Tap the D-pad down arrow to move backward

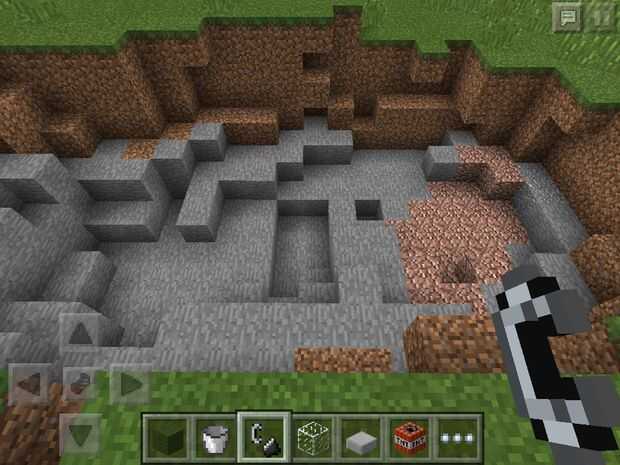(80, 432)
